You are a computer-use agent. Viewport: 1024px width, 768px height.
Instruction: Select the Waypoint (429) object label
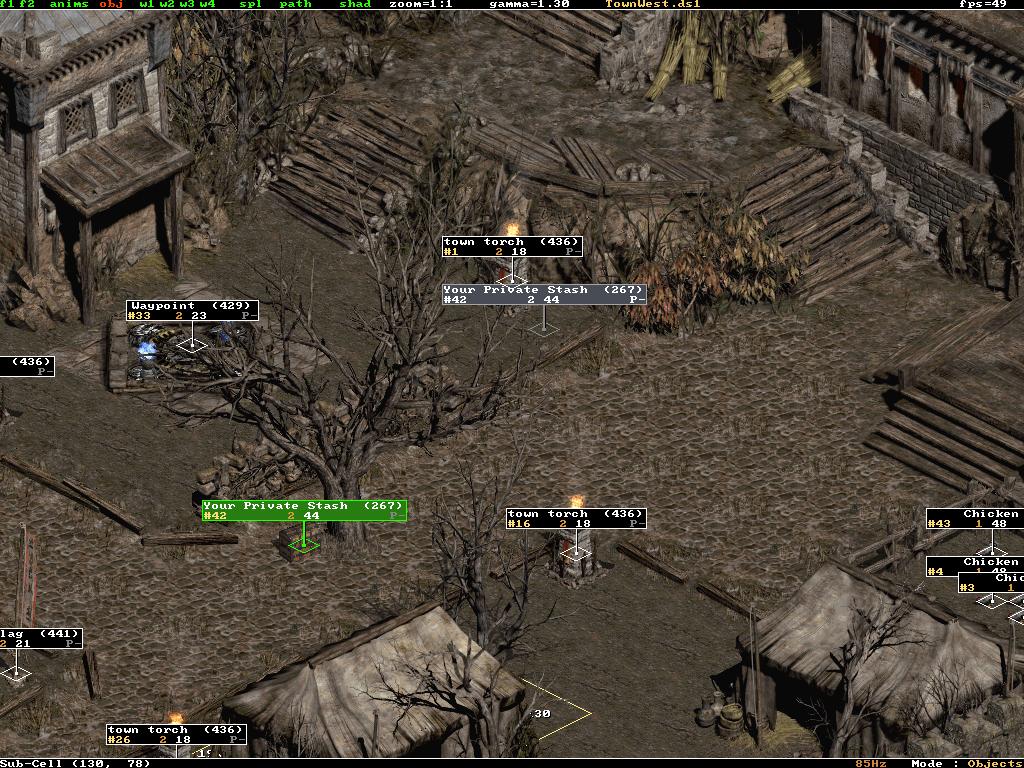click(192, 310)
